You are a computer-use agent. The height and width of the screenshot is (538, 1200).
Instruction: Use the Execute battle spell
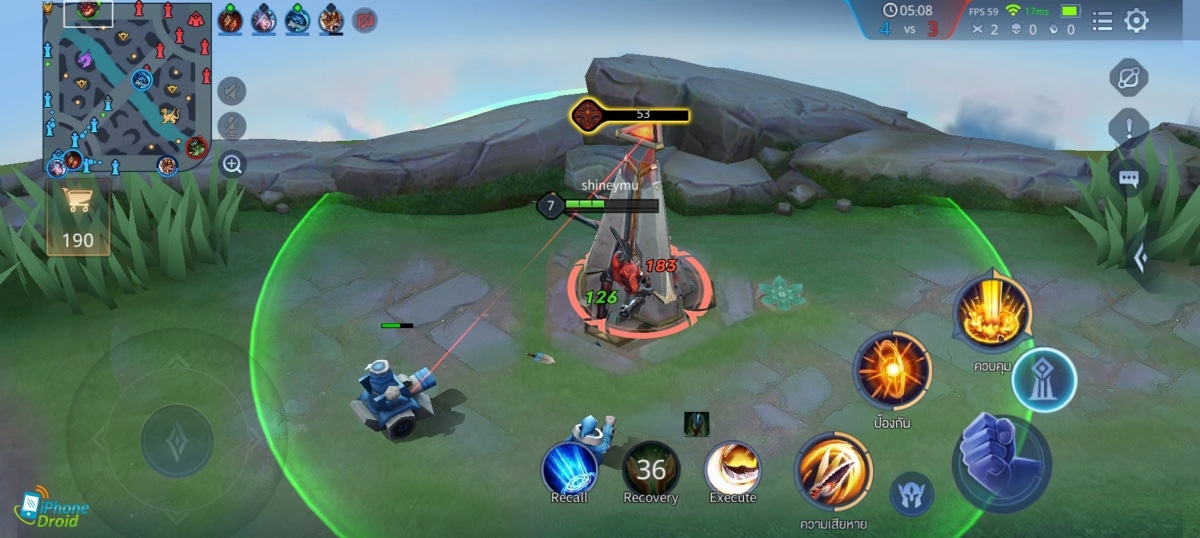click(733, 468)
